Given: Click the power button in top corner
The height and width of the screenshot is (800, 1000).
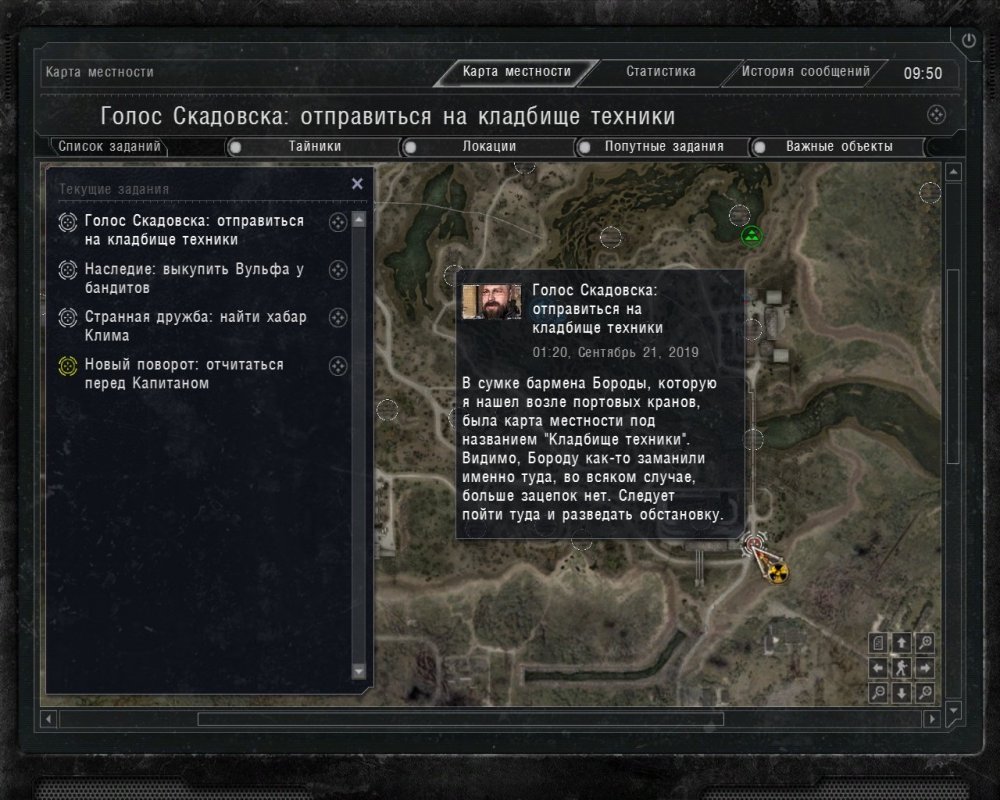Looking at the screenshot, I should click(x=968, y=40).
